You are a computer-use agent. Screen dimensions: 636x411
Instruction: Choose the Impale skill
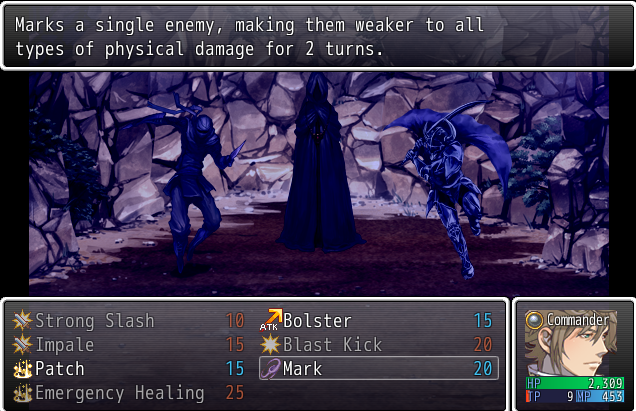[65, 345]
